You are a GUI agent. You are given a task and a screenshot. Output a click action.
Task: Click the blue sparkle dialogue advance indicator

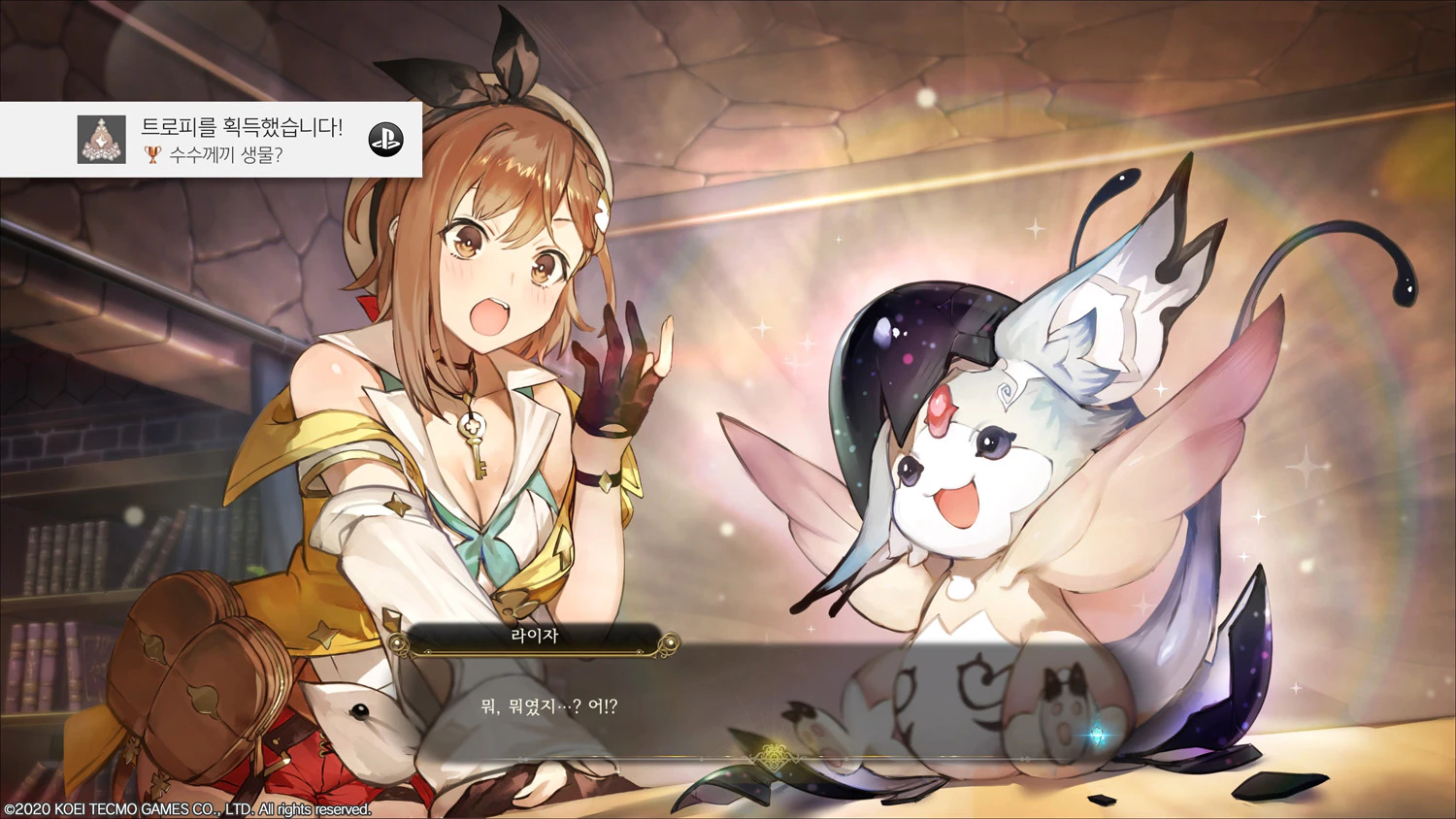click(x=1098, y=736)
